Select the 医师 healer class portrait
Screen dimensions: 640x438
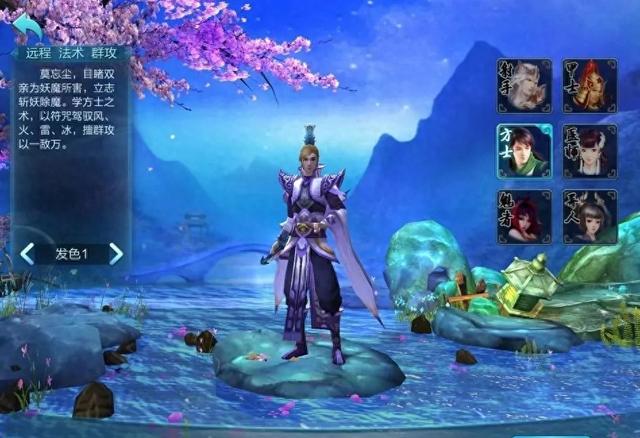click(589, 151)
